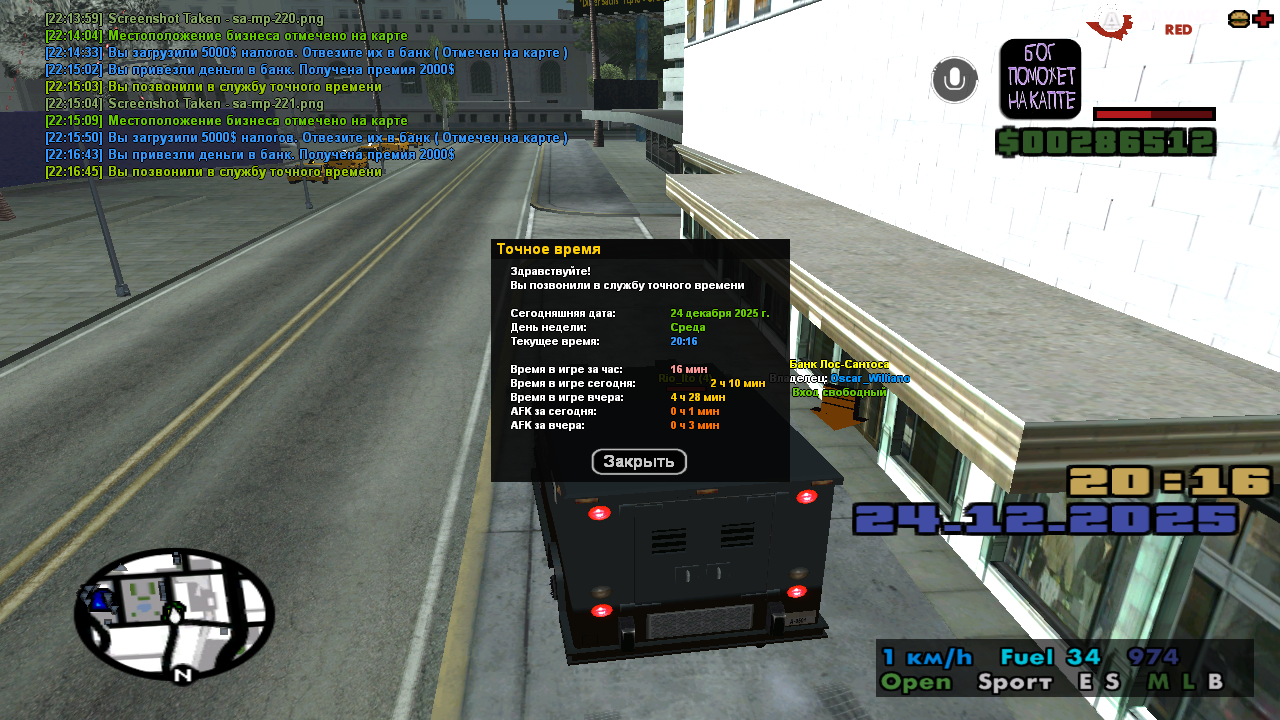Click the circular radar minimap
The image size is (1280, 720).
point(174,613)
